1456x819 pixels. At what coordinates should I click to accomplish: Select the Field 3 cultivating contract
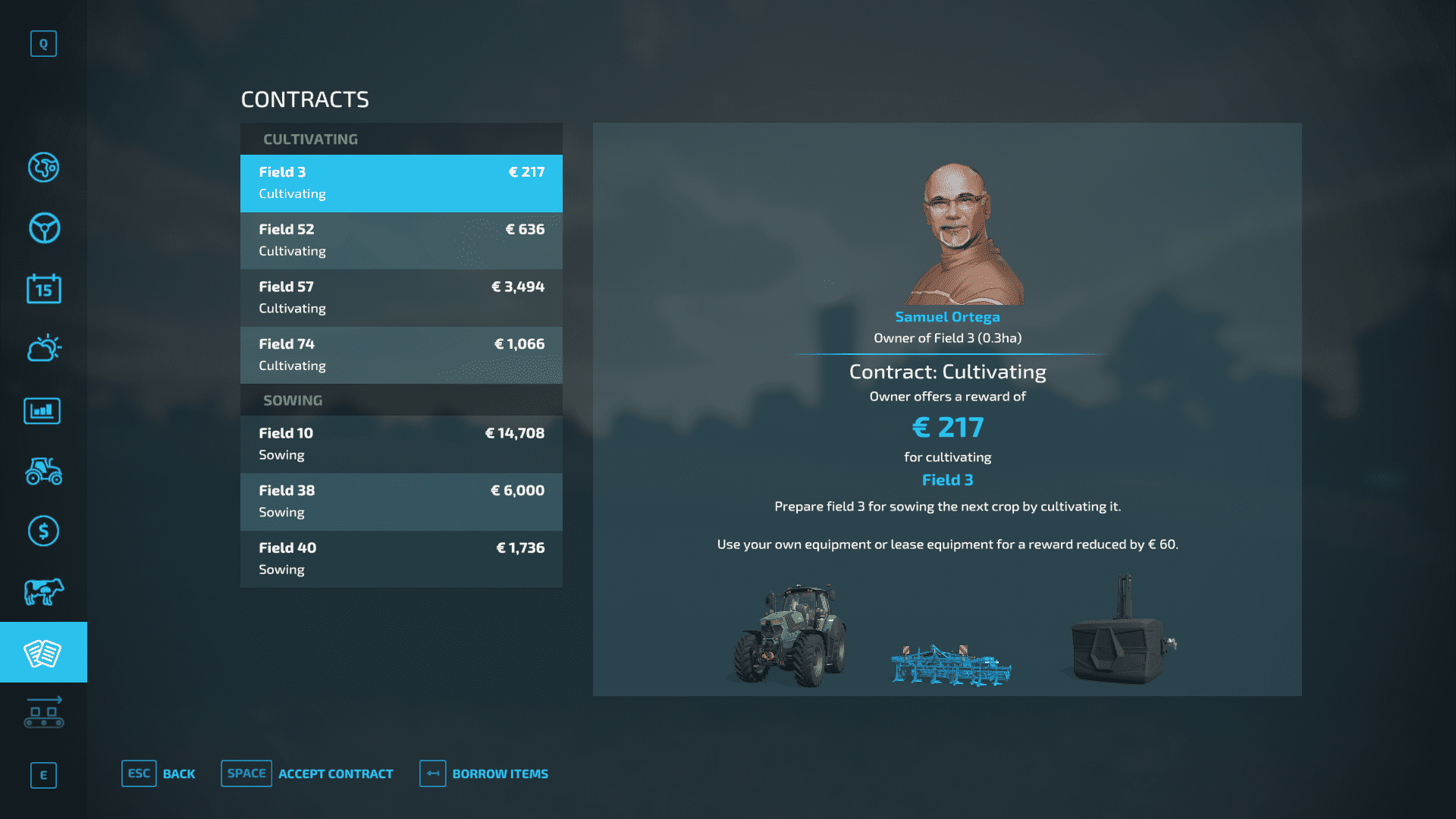coord(401,183)
